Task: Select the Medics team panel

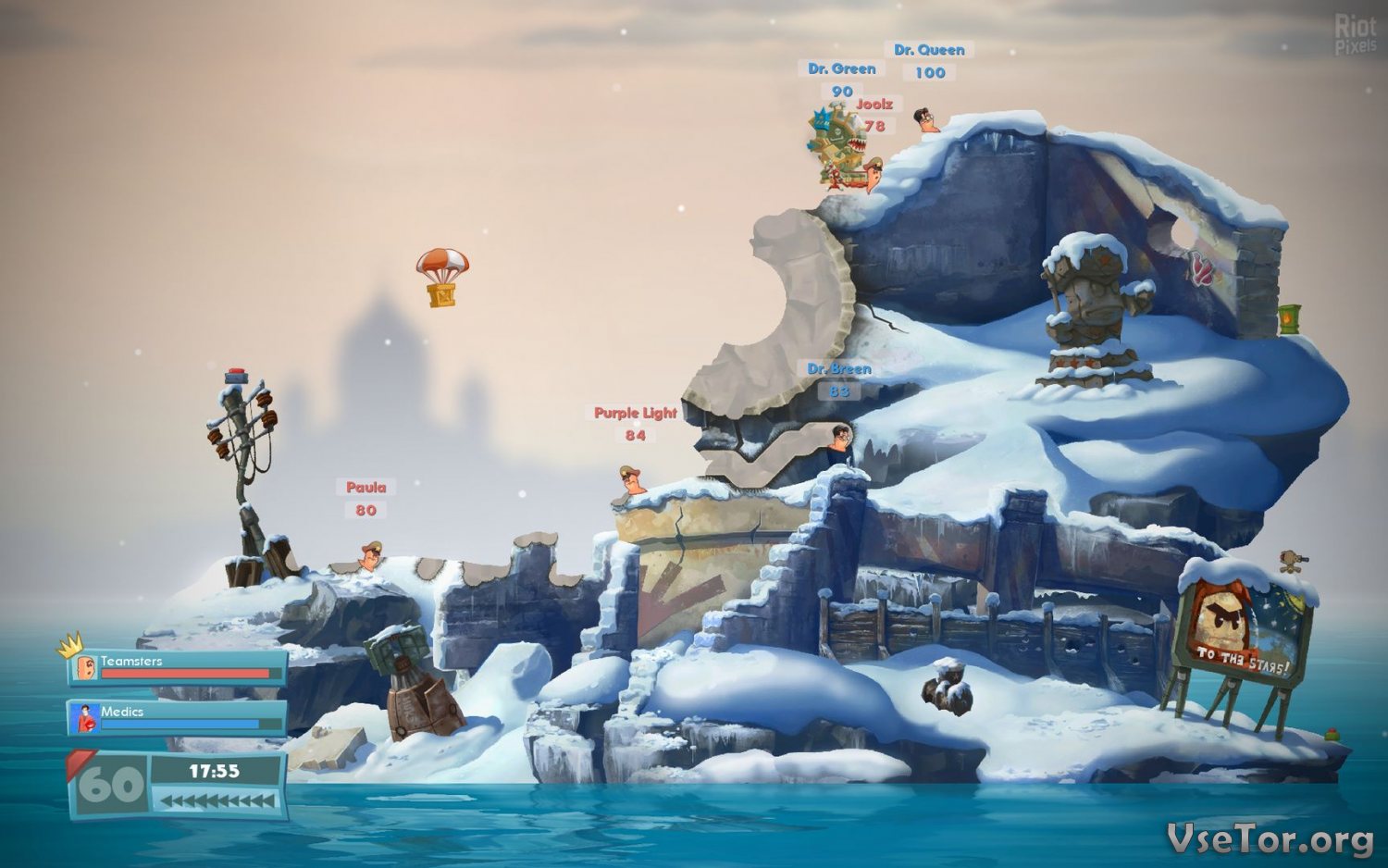Action: [x=177, y=717]
